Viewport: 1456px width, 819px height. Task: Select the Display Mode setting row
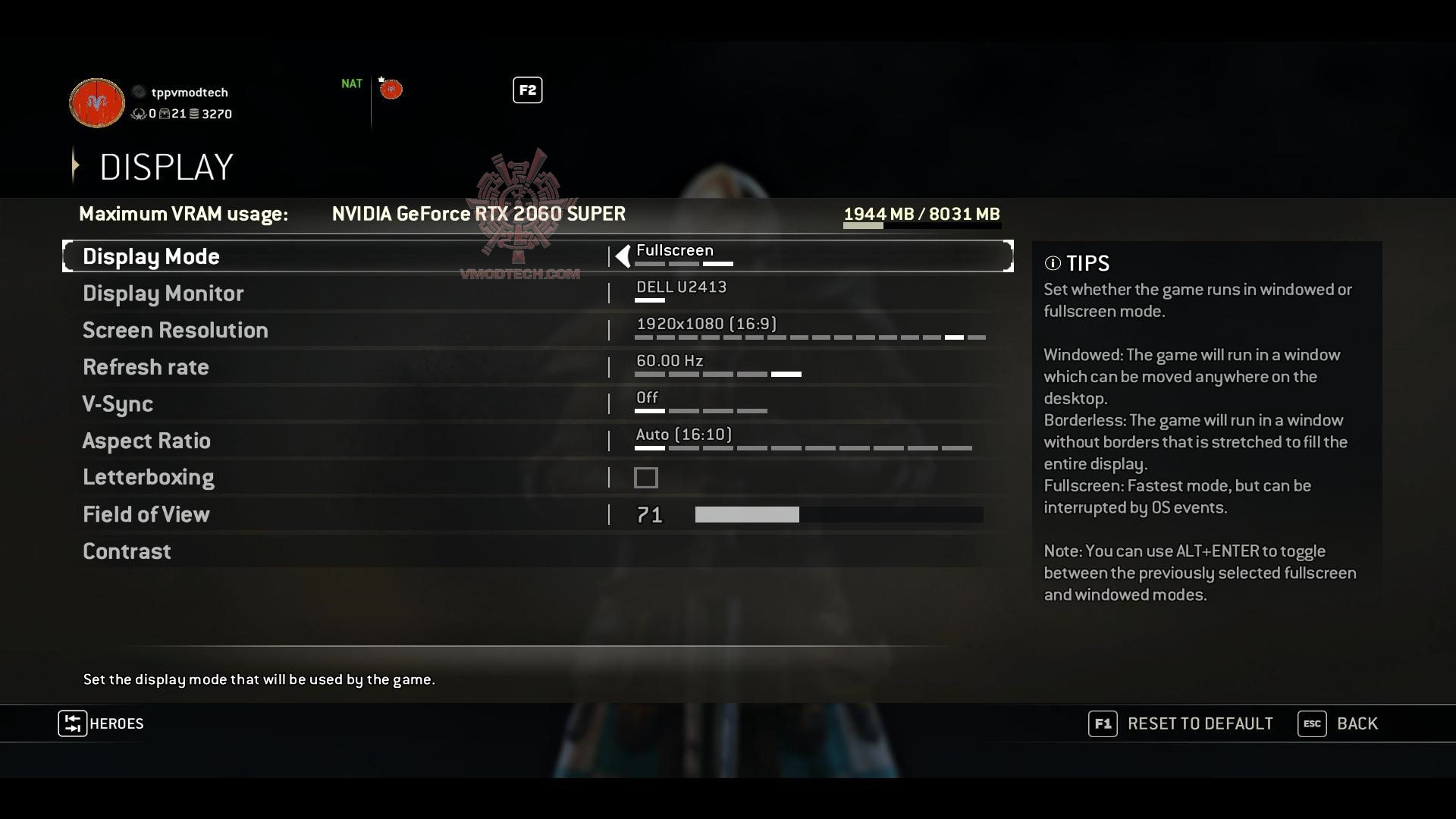pyautogui.click(x=151, y=256)
